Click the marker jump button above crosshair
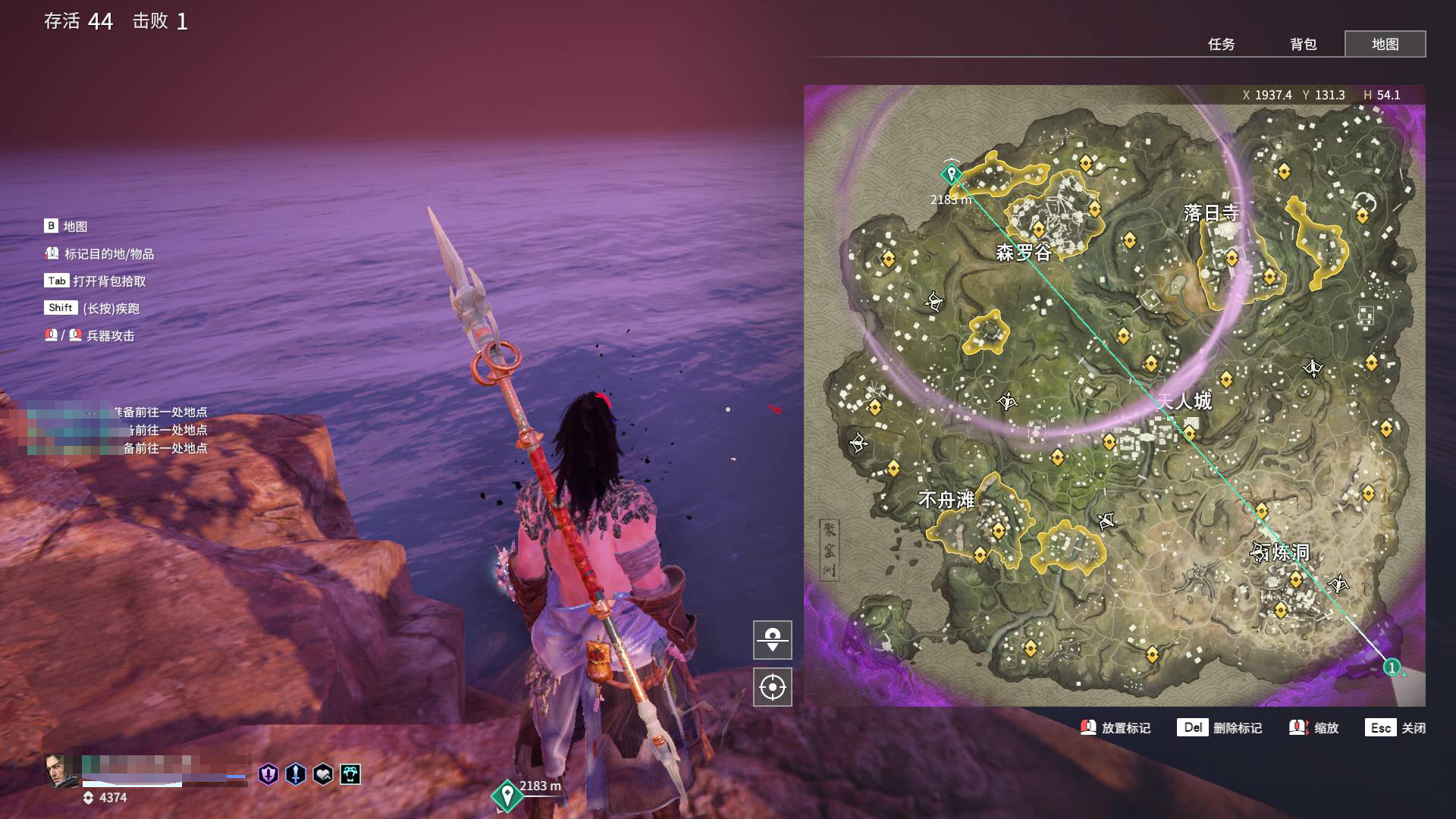Image resolution: width=1456 pixels, height=819 pixels. [772, 639]
